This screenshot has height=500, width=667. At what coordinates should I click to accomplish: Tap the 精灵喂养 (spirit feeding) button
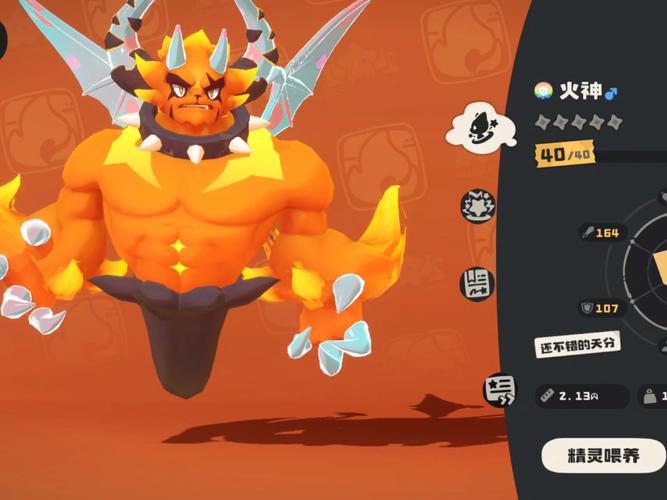[x=604, y=455]
